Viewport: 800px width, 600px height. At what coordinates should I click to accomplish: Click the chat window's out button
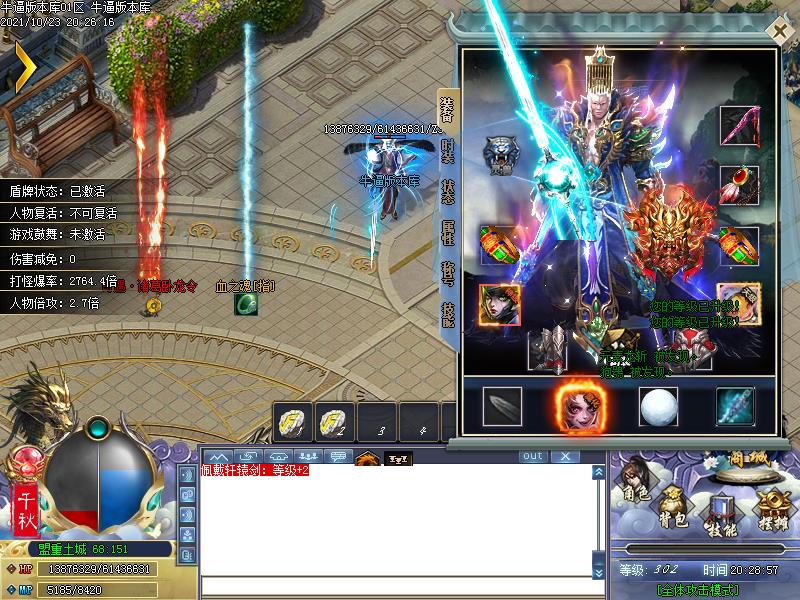pyautogui.click(x=533, y=456)
